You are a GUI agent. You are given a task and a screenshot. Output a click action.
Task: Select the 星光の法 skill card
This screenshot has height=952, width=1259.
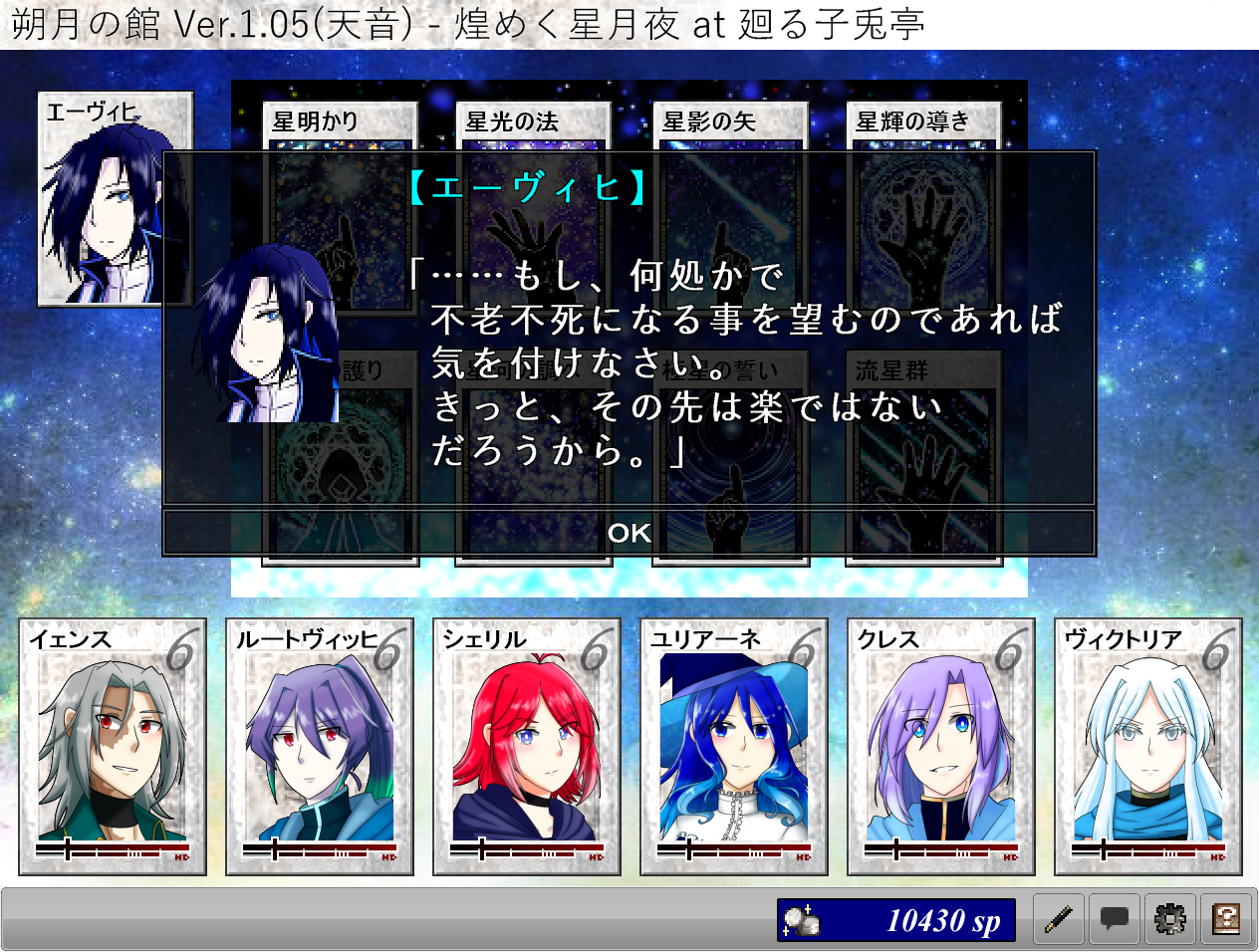(532, 123)
